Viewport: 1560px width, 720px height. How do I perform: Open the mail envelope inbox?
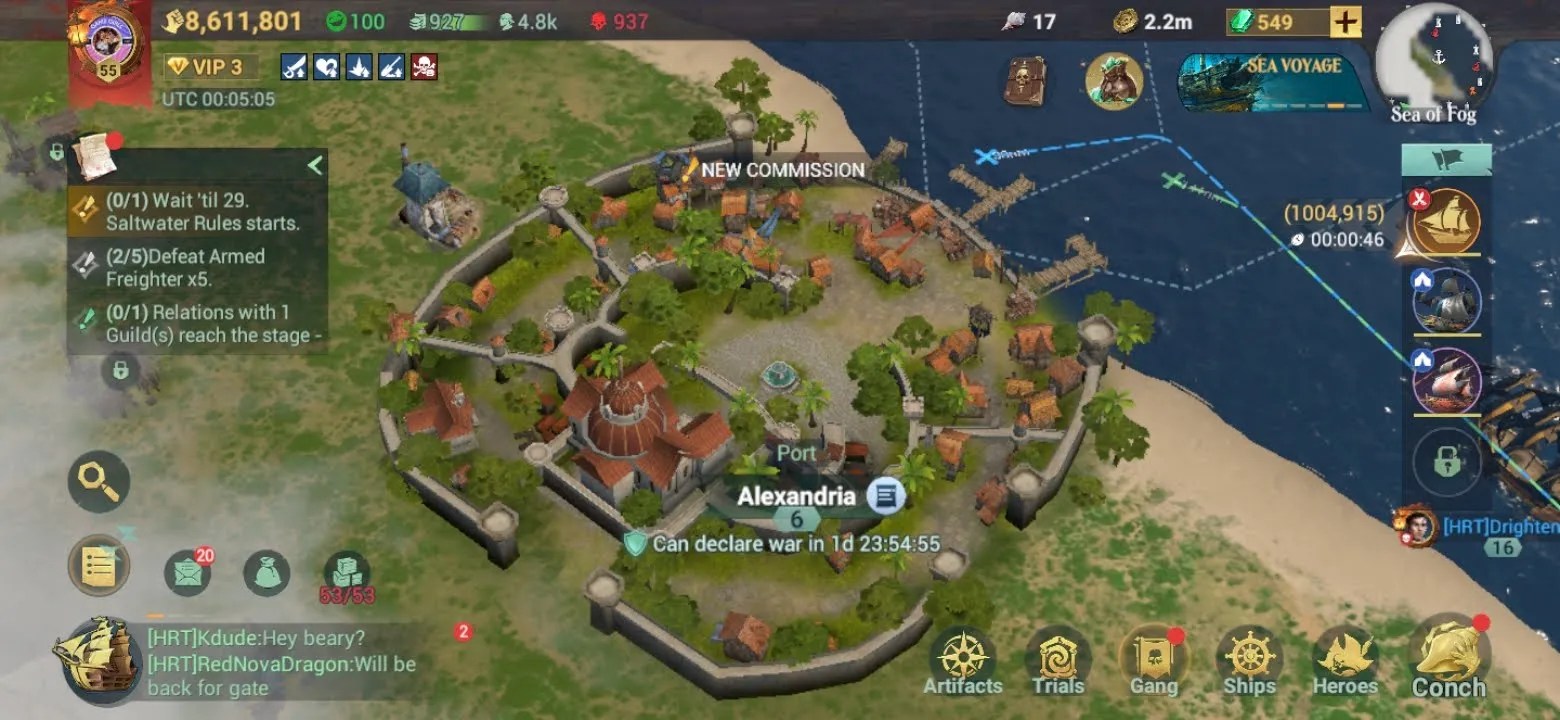tap(187, 573)
